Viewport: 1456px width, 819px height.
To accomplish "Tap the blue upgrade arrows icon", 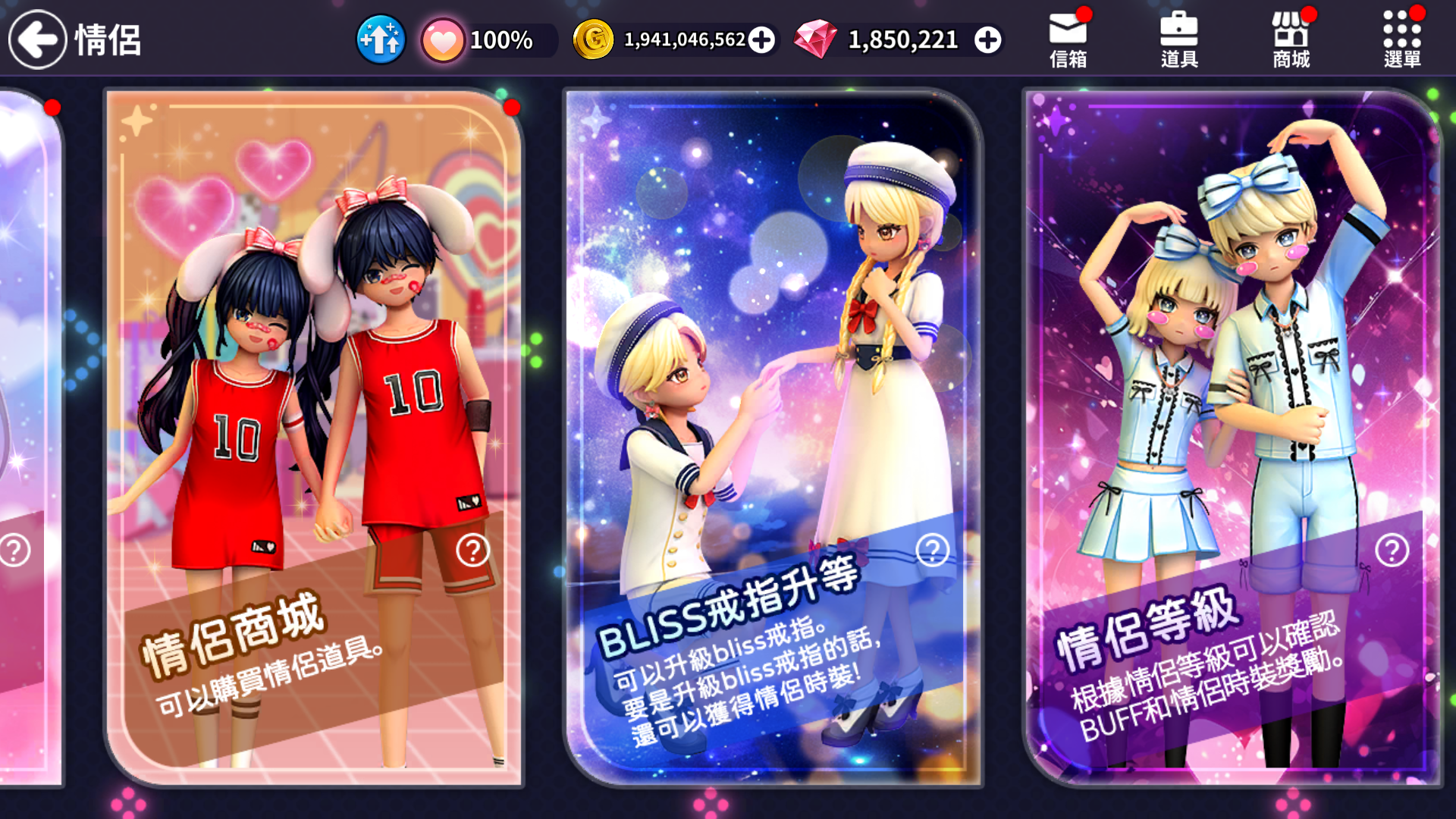I will (x=381, y=39).
